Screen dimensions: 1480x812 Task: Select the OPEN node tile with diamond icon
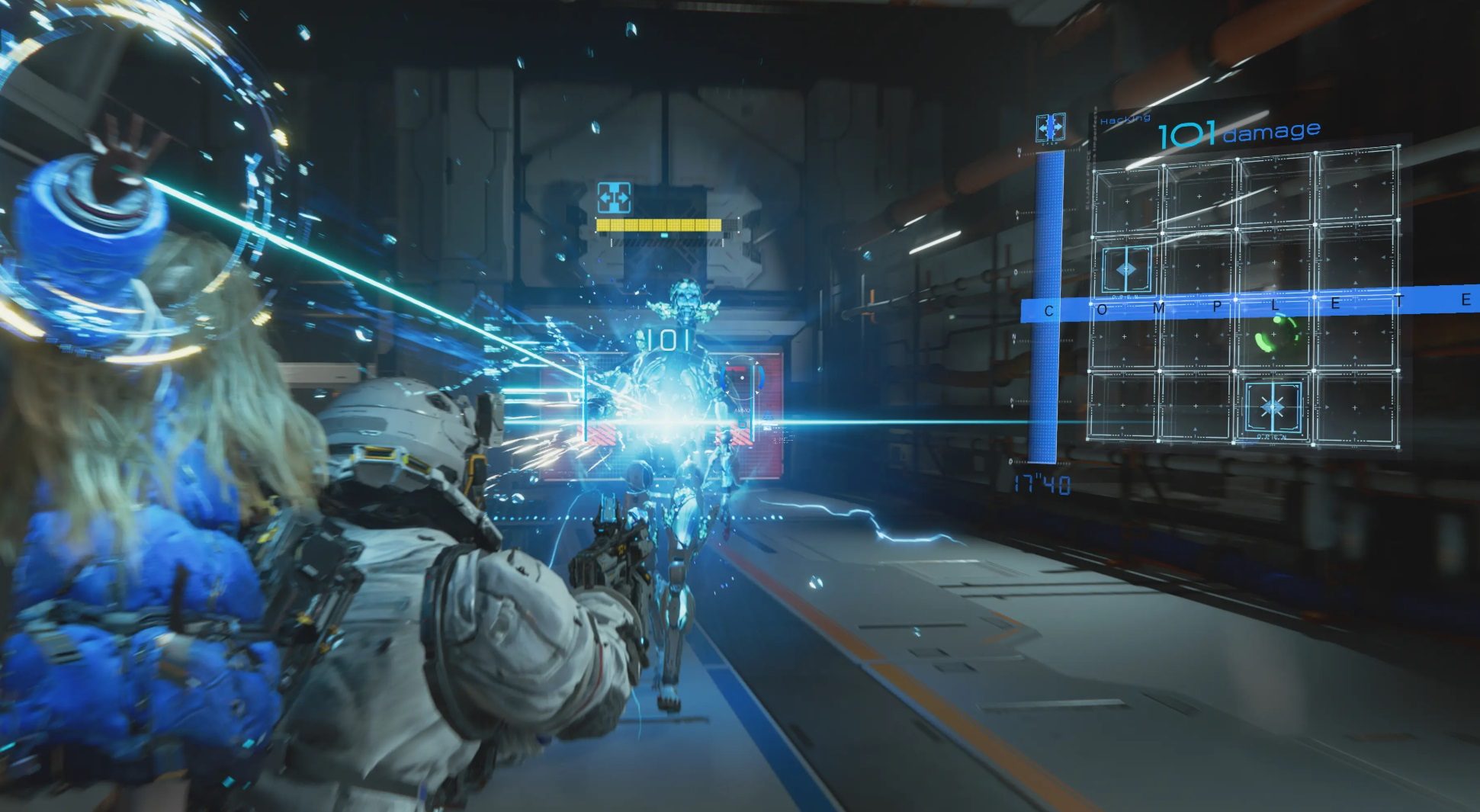pos(1125,271)
